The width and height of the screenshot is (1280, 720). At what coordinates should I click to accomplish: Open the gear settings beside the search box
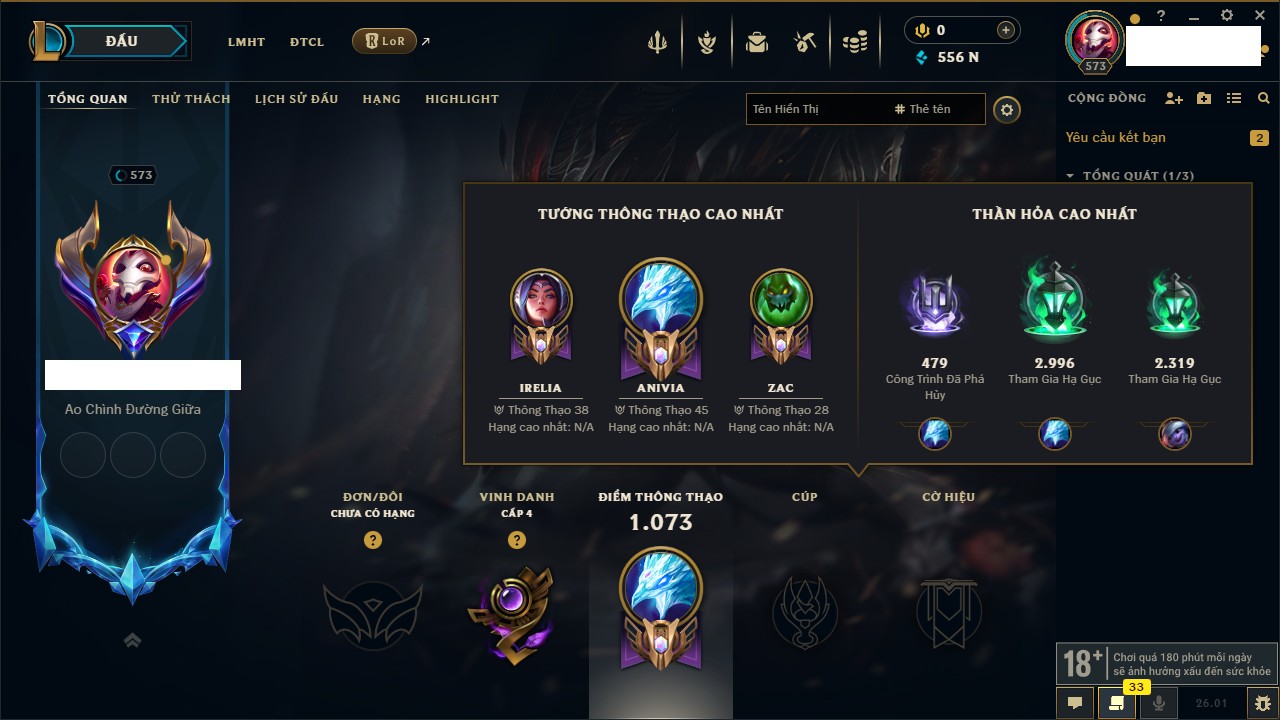[x=1007, y=109]
